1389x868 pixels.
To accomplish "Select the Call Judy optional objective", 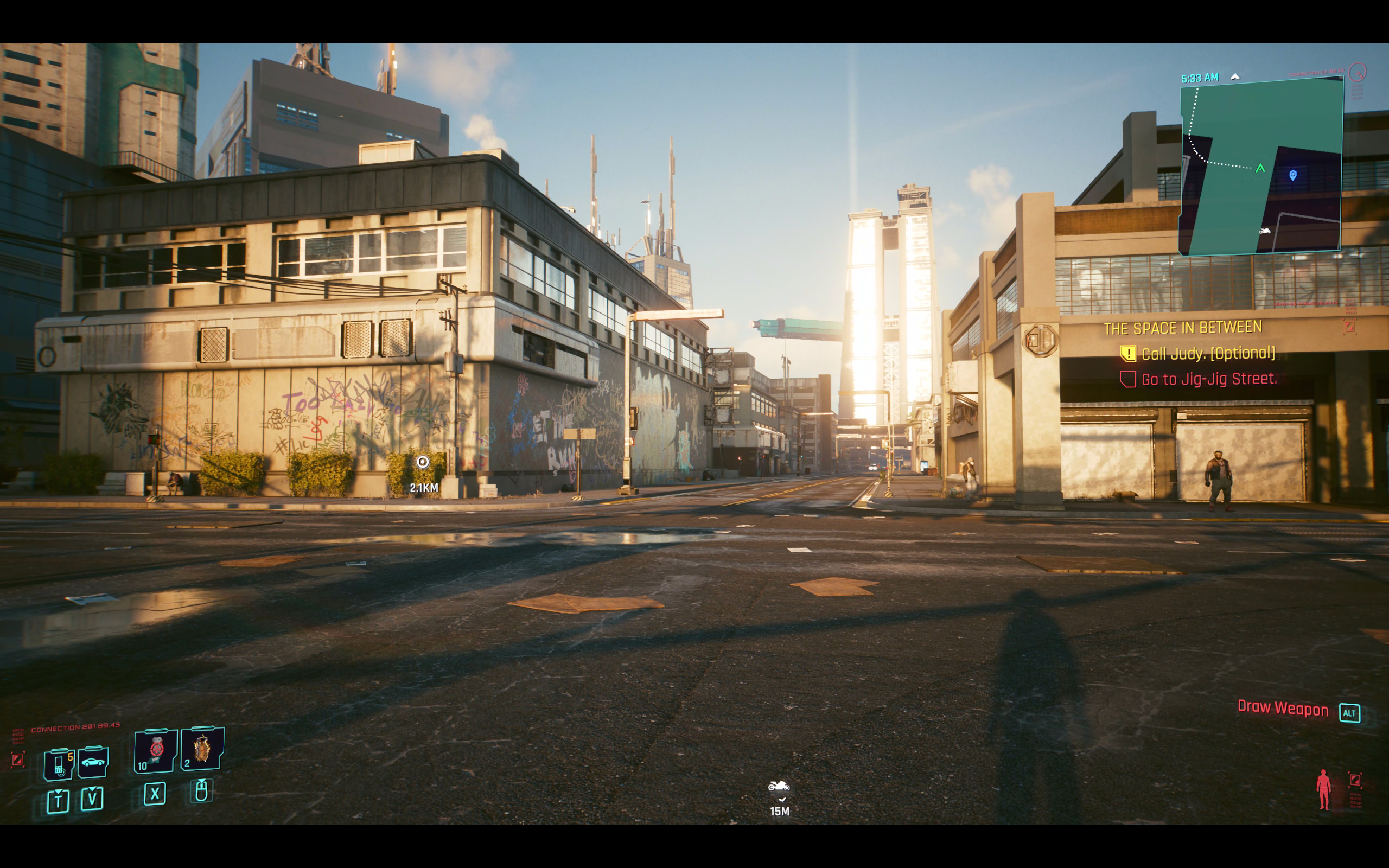I will (1208, 354).
